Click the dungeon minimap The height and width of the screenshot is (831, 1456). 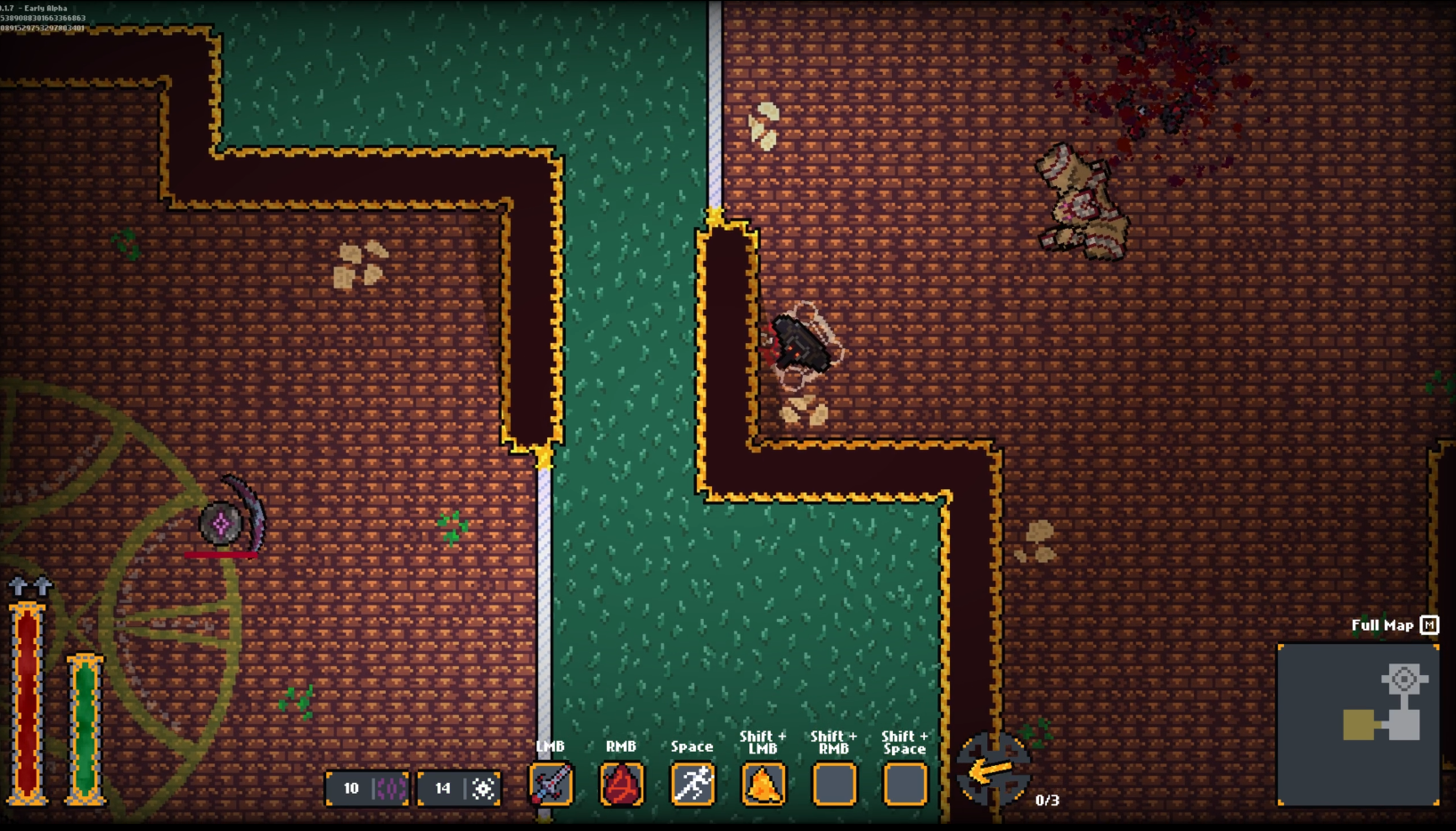coord(1358,724)
